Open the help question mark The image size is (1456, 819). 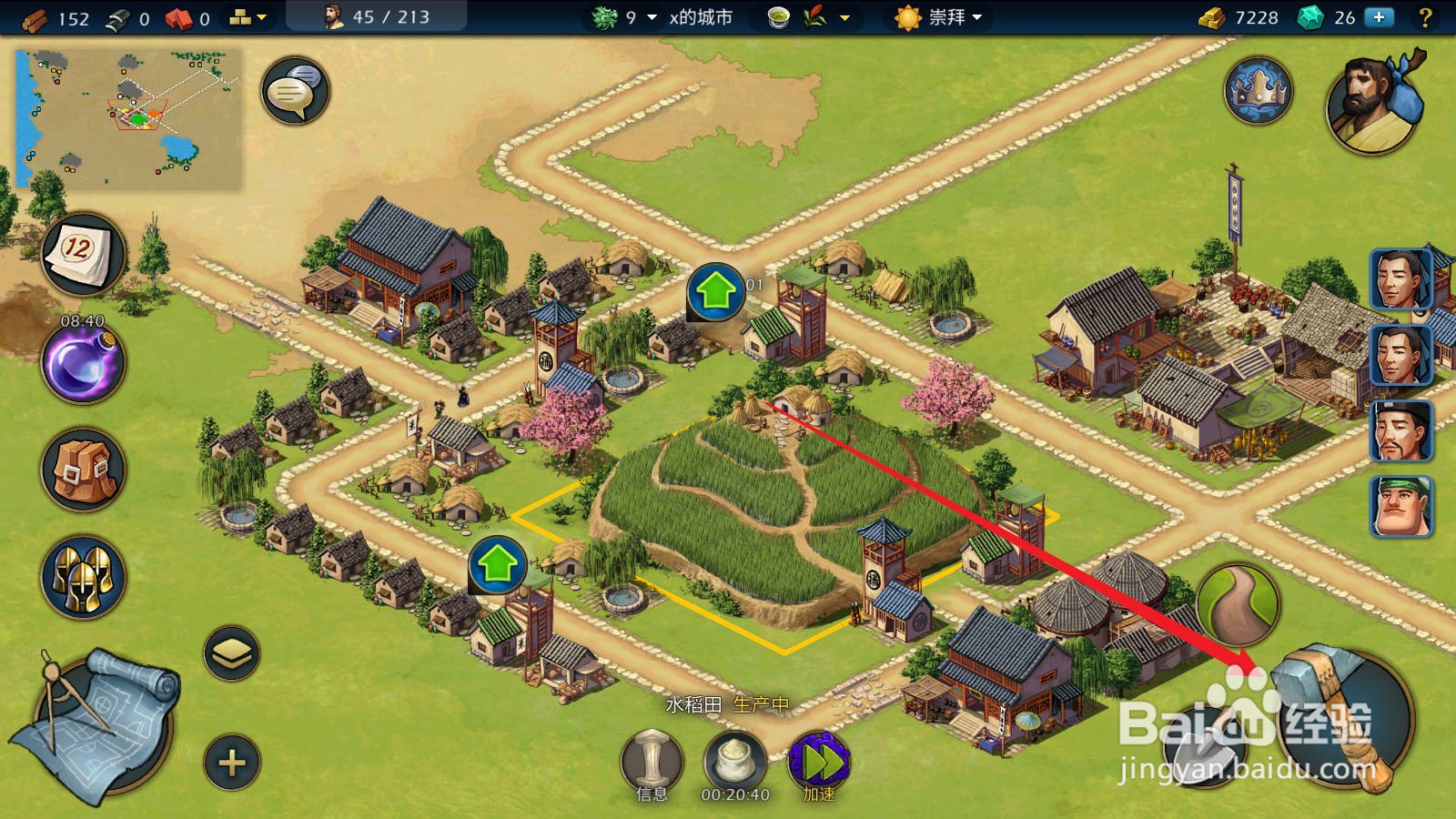pos(1426,17)
